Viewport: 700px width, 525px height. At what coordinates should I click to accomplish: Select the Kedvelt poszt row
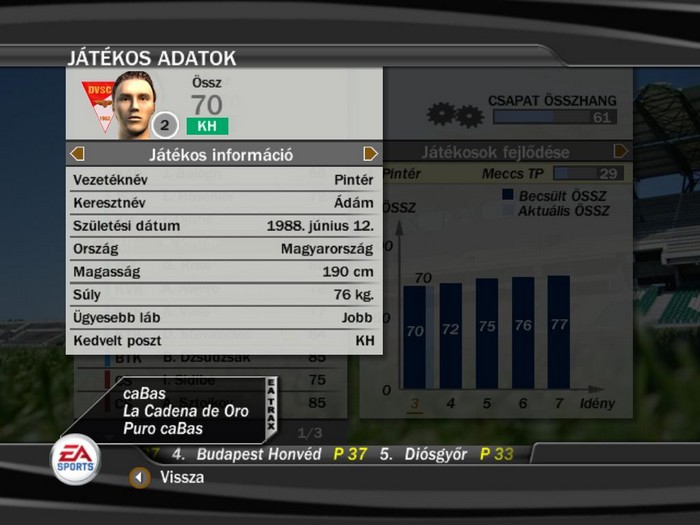(x=223, y=341)
